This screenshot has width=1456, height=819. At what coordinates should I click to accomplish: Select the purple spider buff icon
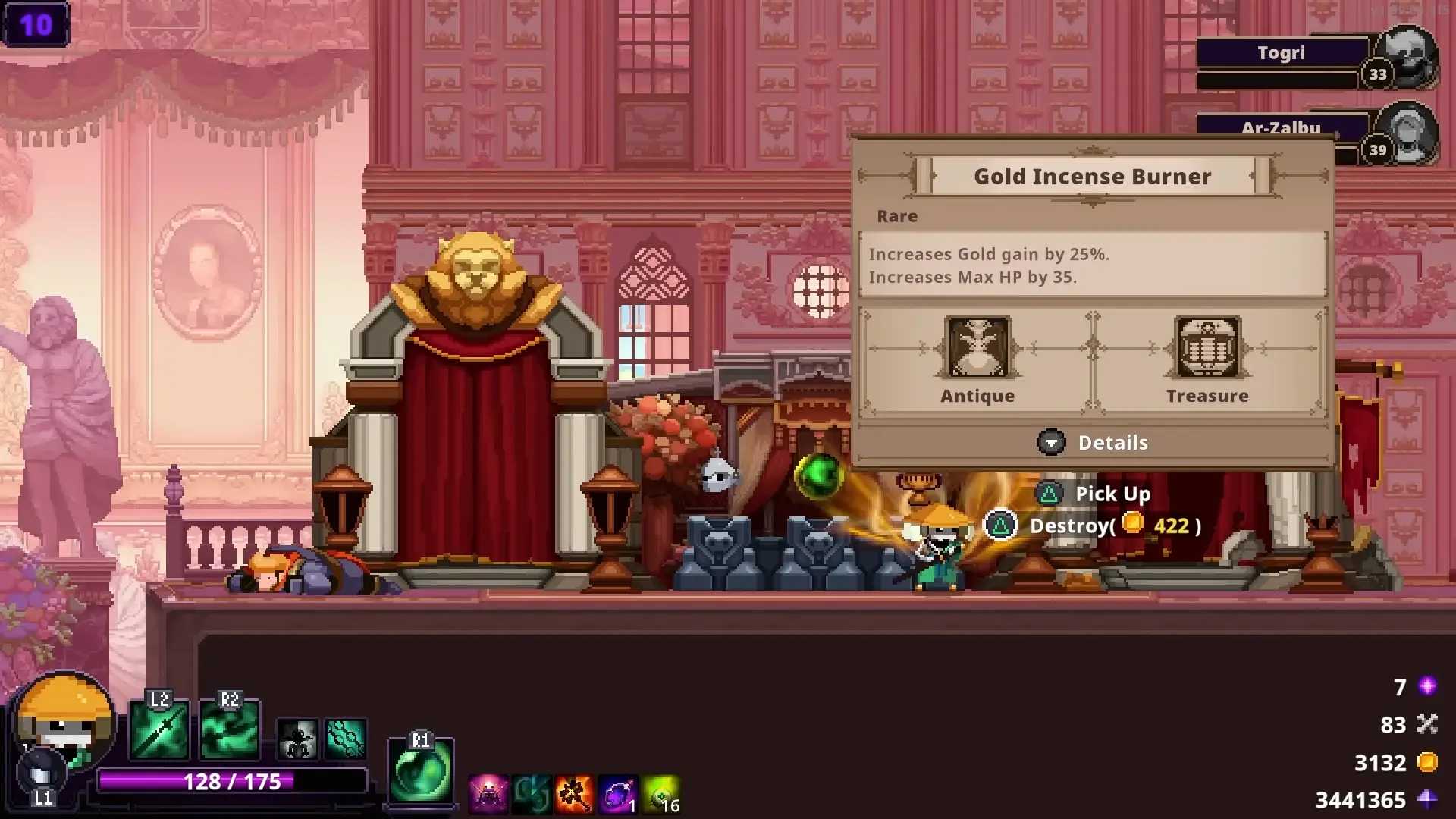click(488, 792)
